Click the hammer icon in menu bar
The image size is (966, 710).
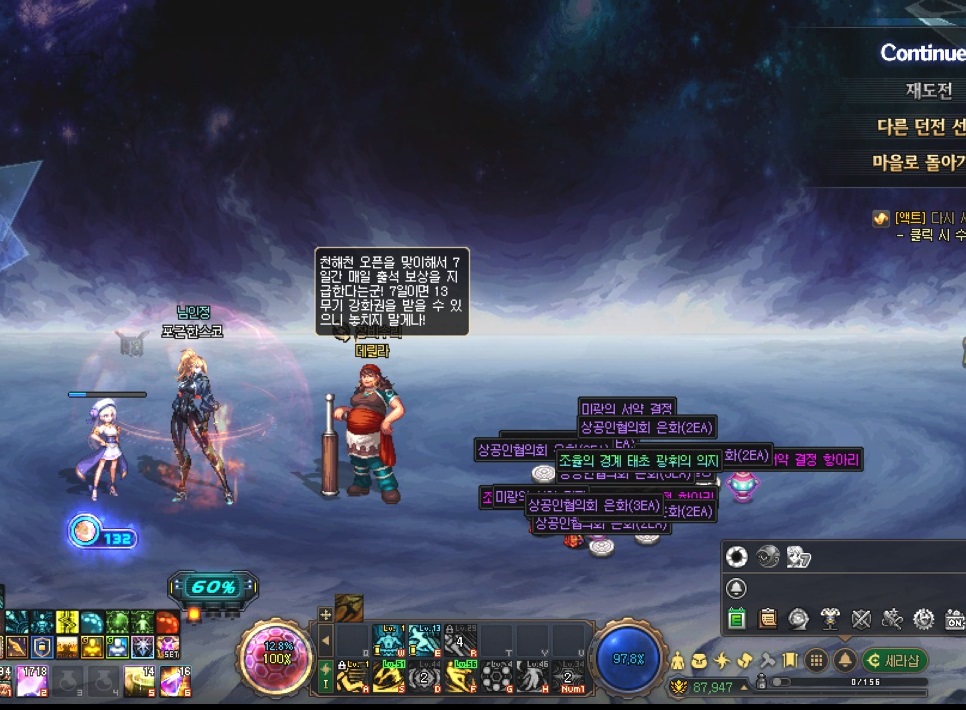tap(767, 660)
